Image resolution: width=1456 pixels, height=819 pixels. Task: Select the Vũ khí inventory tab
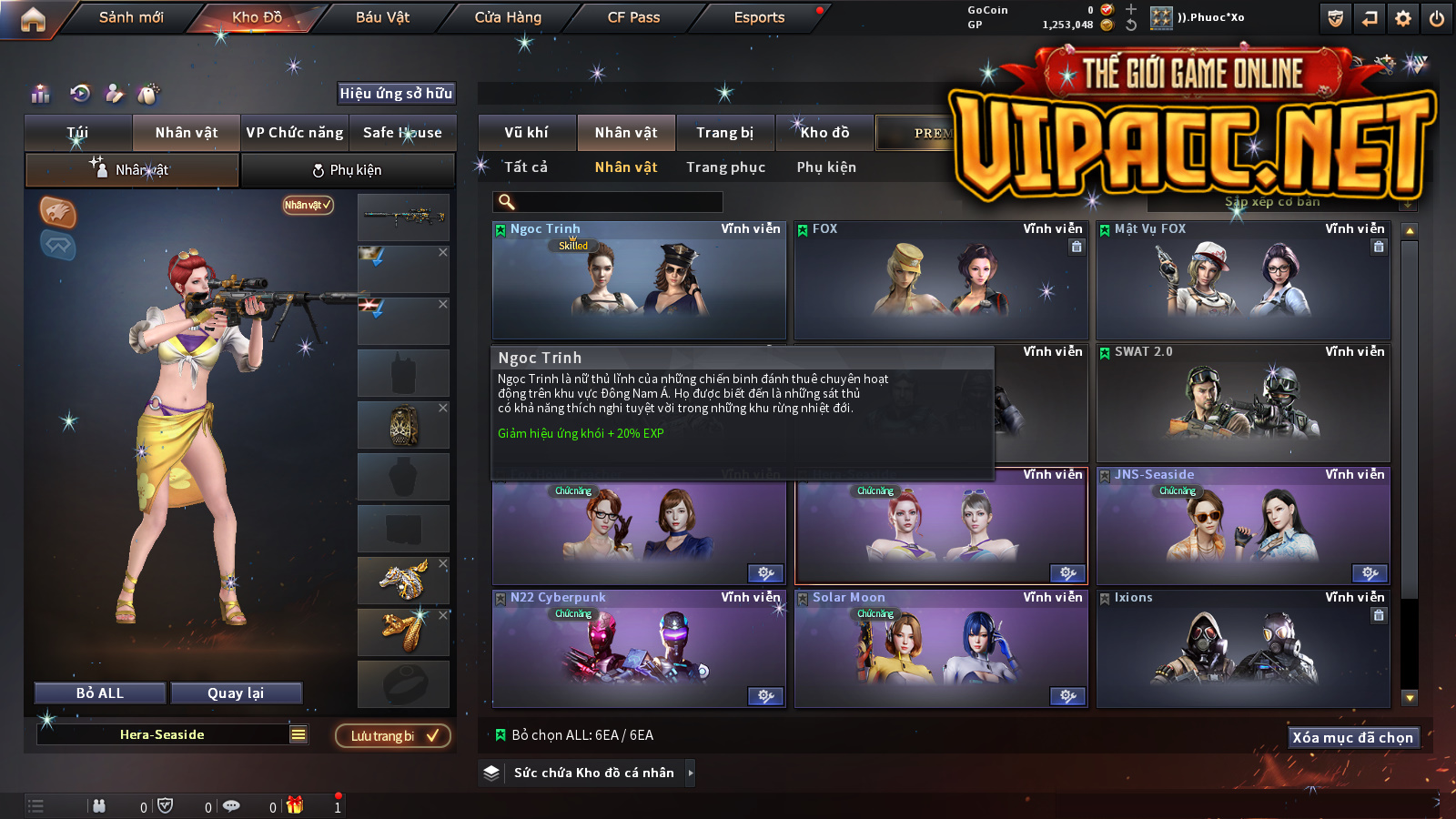pos(526,133)
